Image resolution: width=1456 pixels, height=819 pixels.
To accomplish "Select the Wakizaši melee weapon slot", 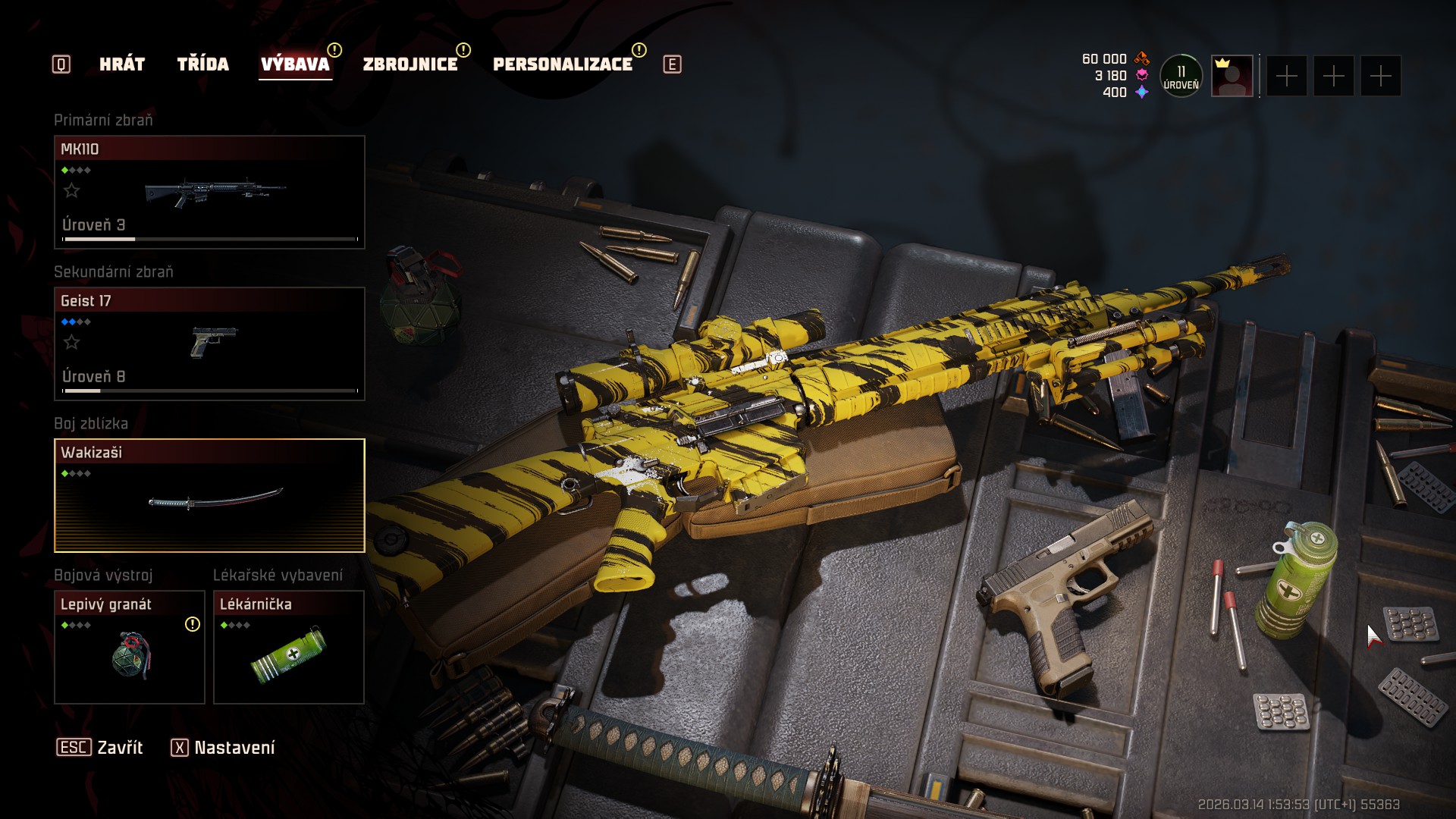I will tap(209, 495).
